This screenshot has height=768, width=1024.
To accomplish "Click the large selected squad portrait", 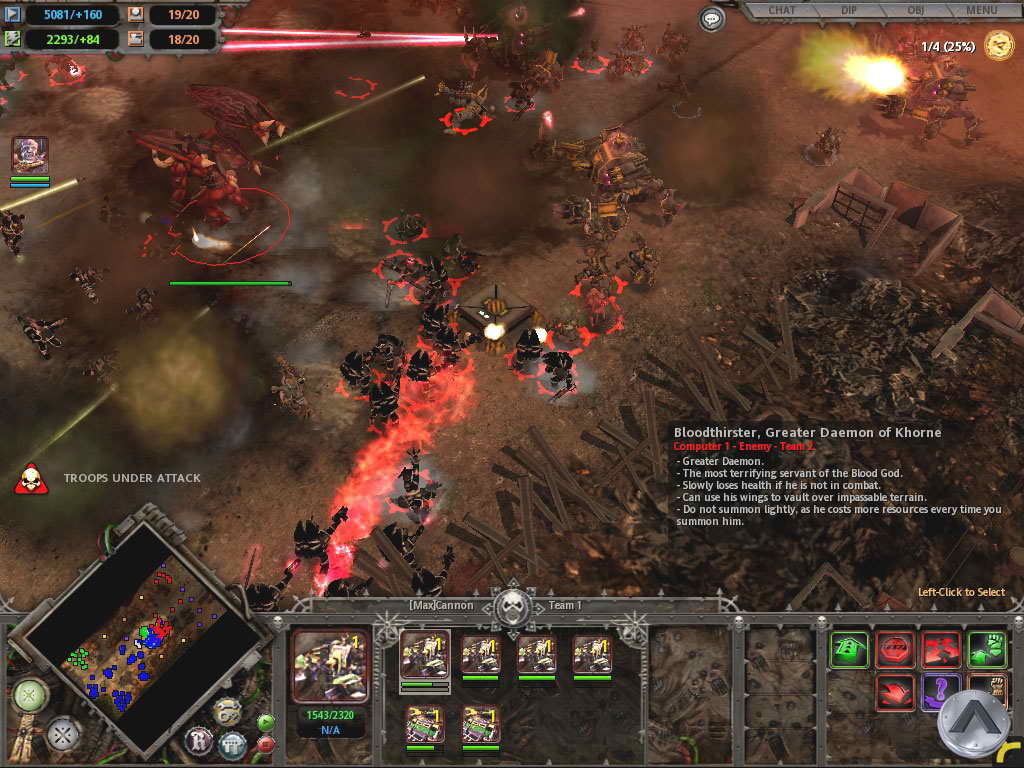I will (331, 666).
